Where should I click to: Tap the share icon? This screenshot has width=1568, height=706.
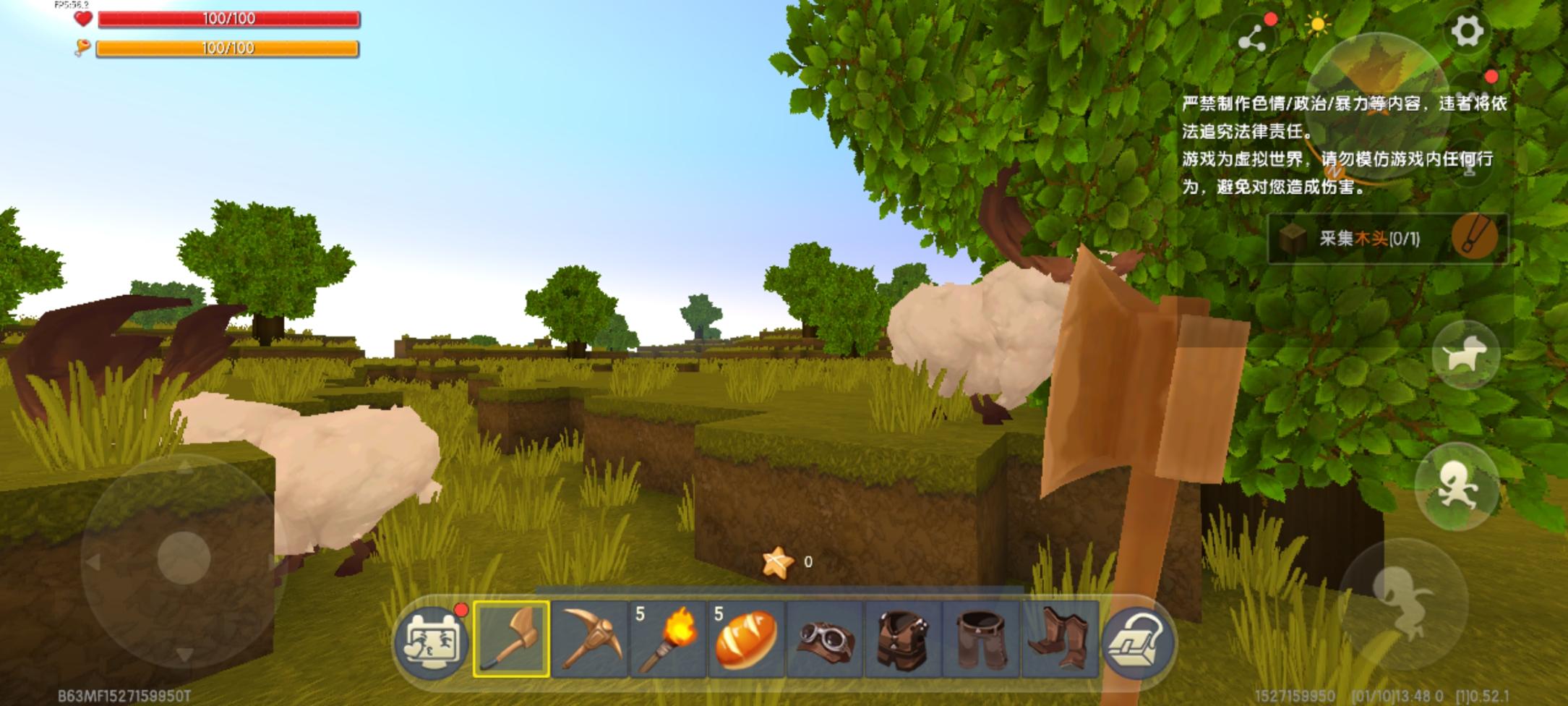[x=1252, y=39]
